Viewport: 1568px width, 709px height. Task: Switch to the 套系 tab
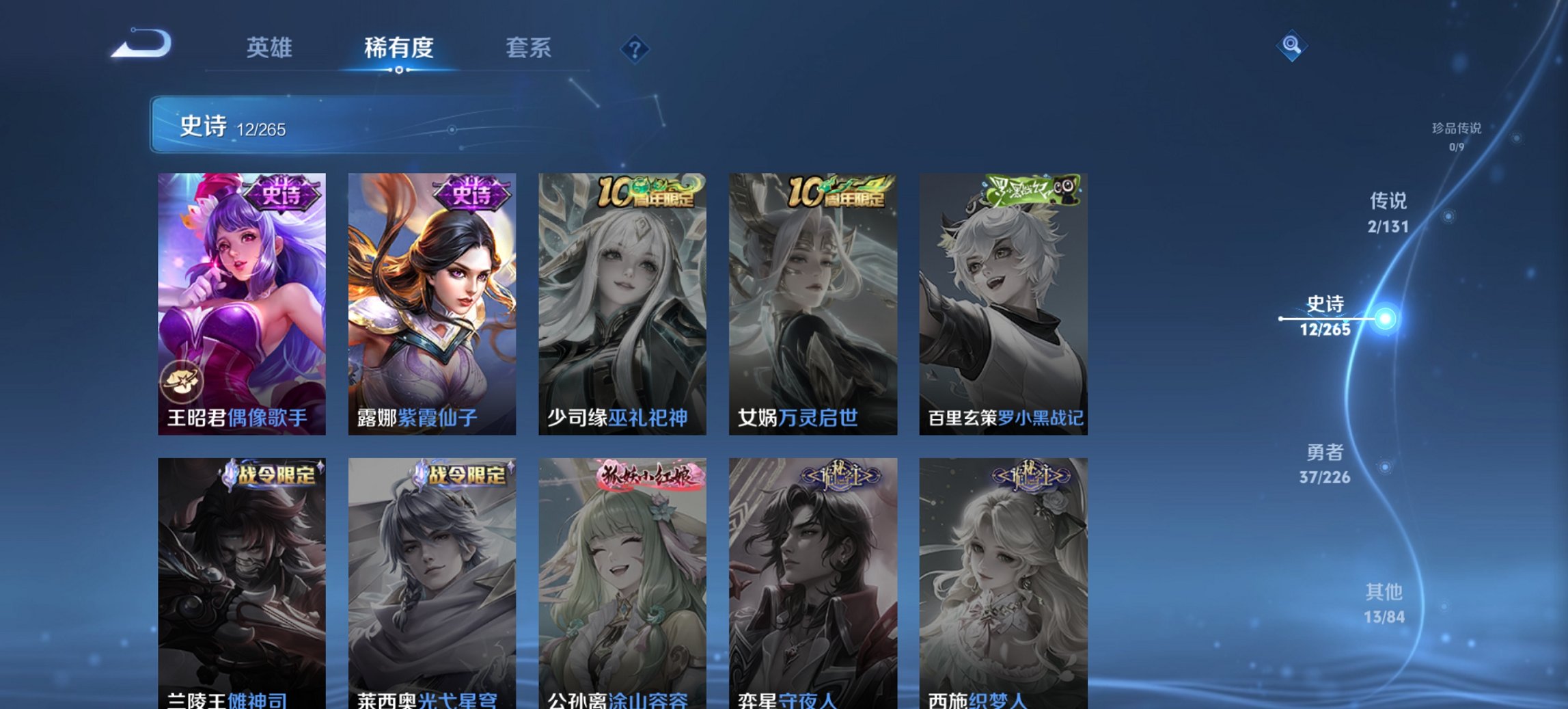point(528,48)
